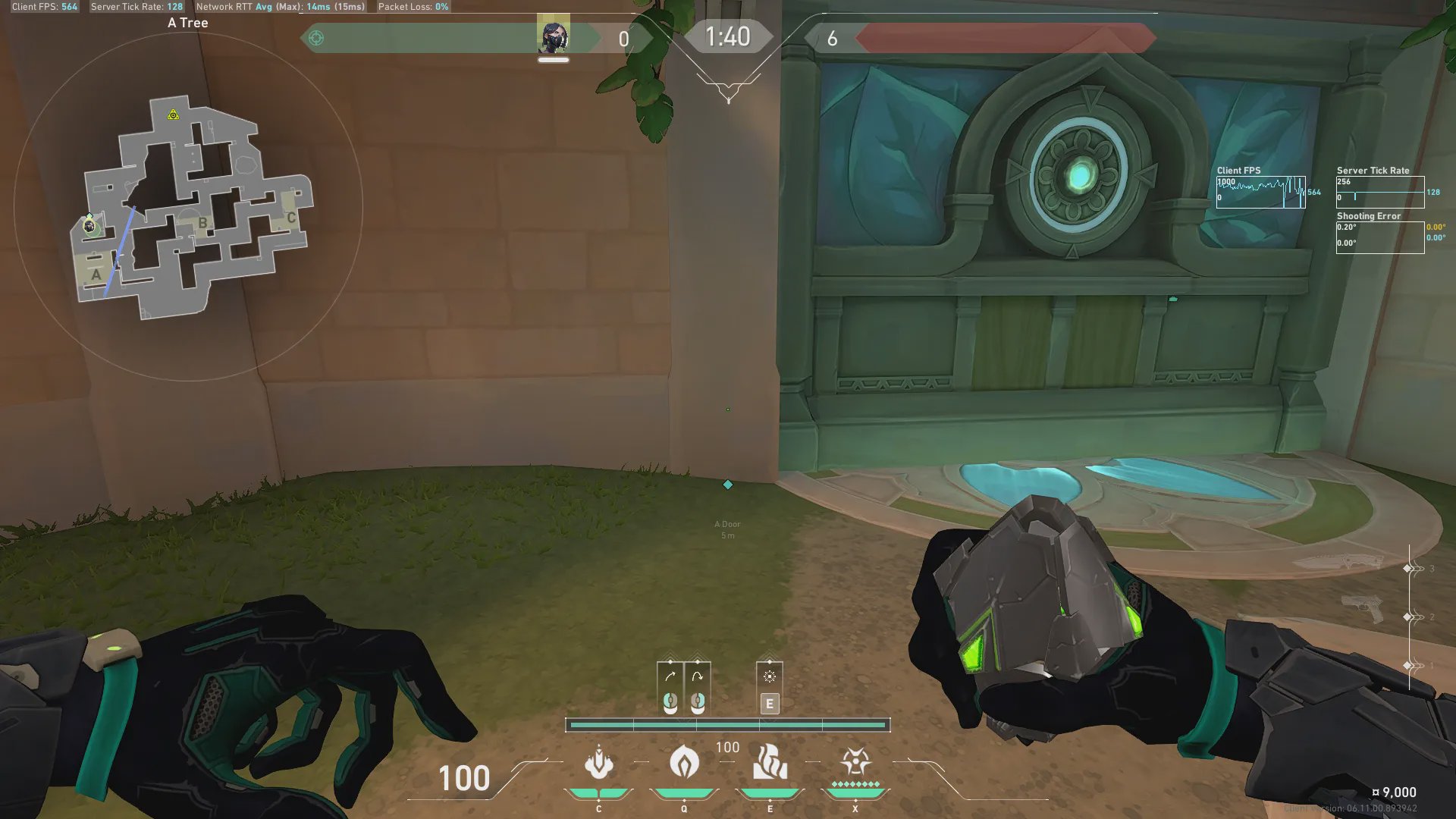Viewport: 1456px width, 819px height.
Task: Click the player marker on the minimap
Action: pyautogui.click(x=89, y=225)
